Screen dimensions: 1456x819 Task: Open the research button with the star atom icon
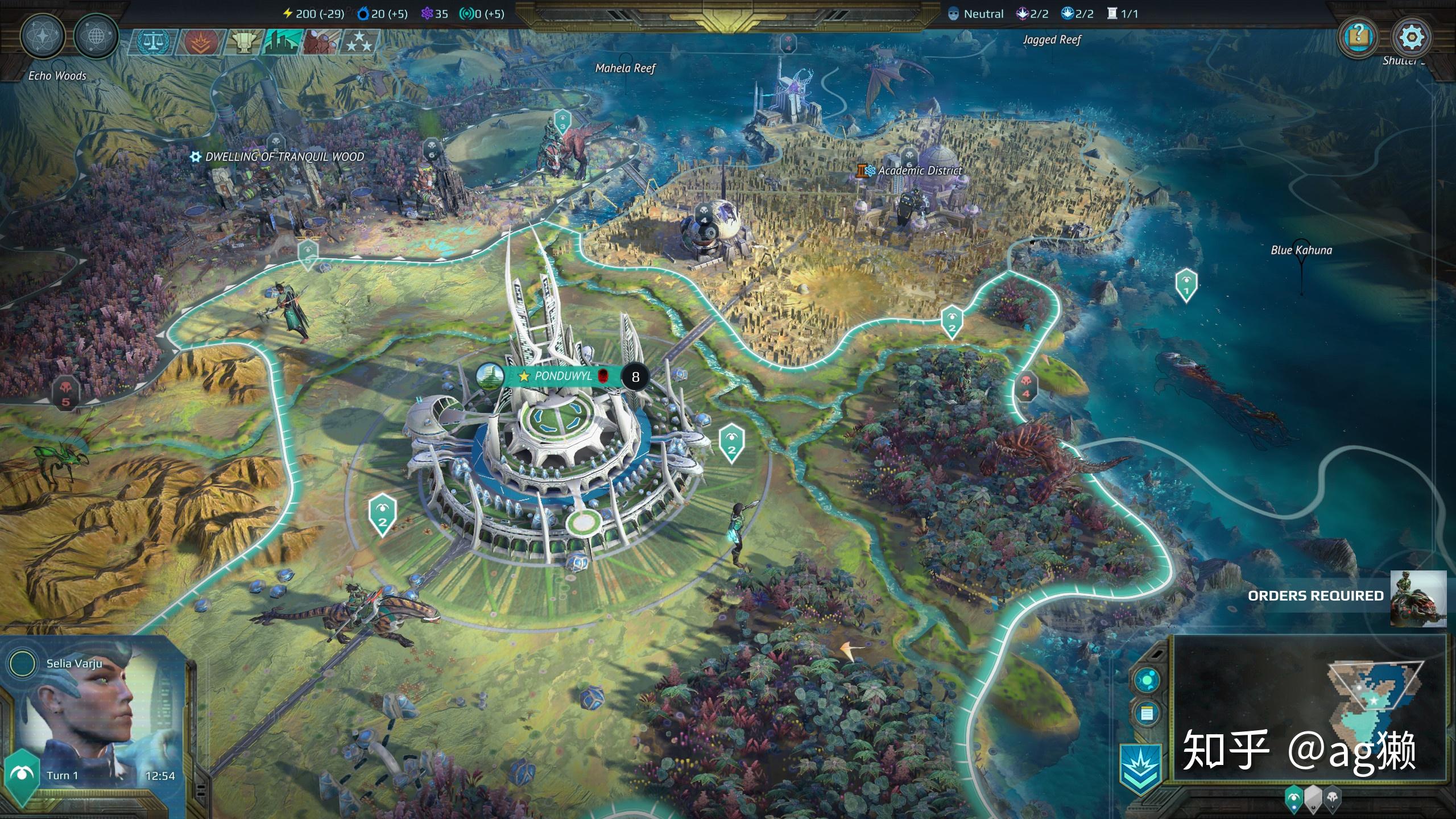tap(43, 36)
